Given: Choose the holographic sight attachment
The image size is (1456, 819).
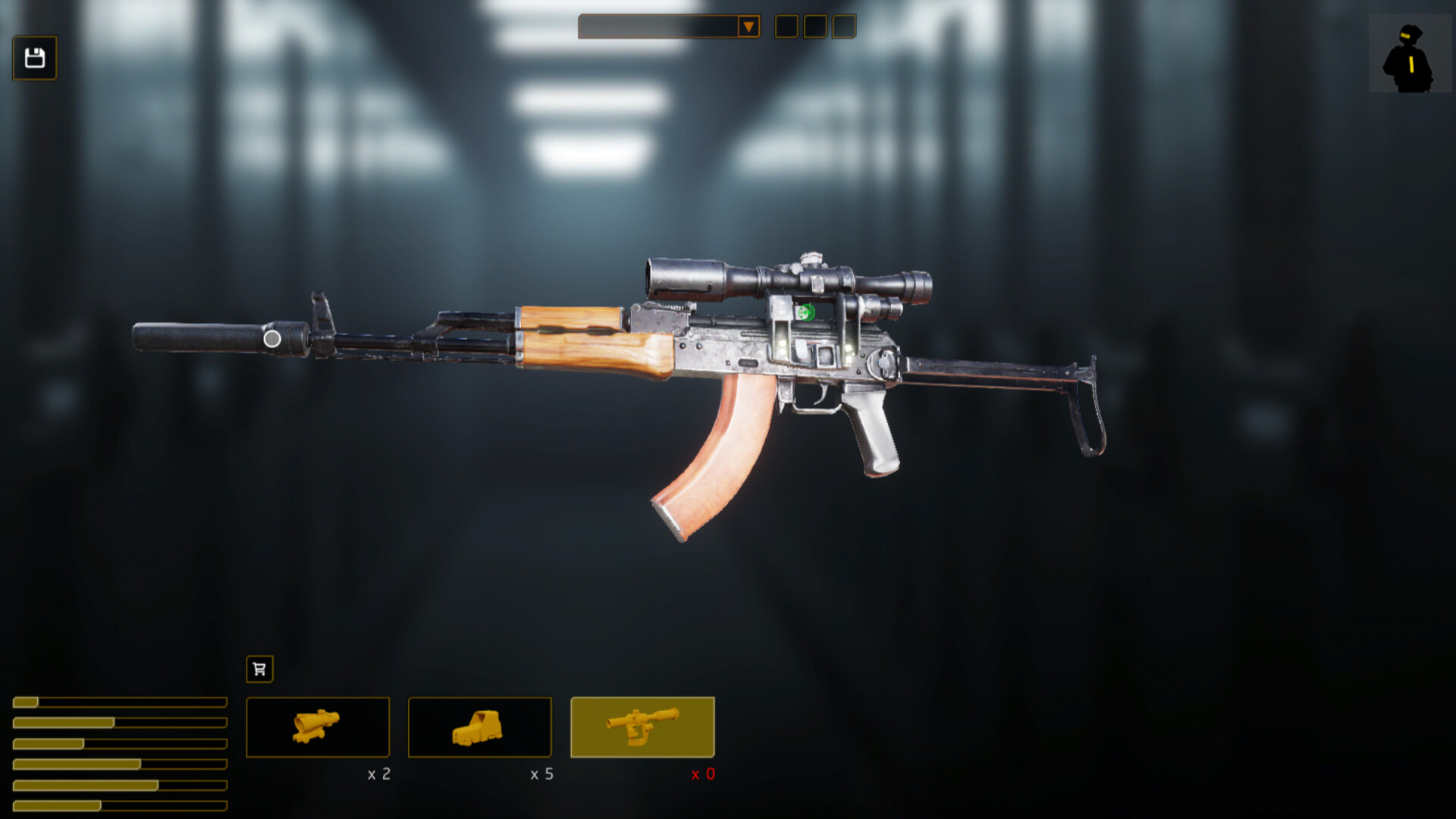Looking at the screenshot, I should [x=479, y=727].
